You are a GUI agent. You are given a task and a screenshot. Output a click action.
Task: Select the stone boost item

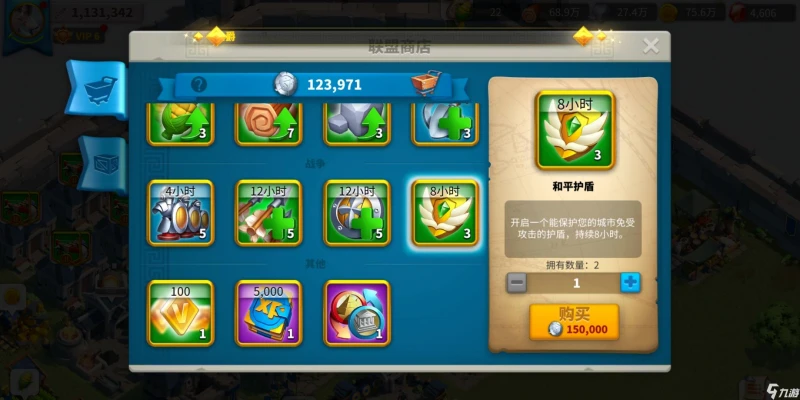(357, 122)
